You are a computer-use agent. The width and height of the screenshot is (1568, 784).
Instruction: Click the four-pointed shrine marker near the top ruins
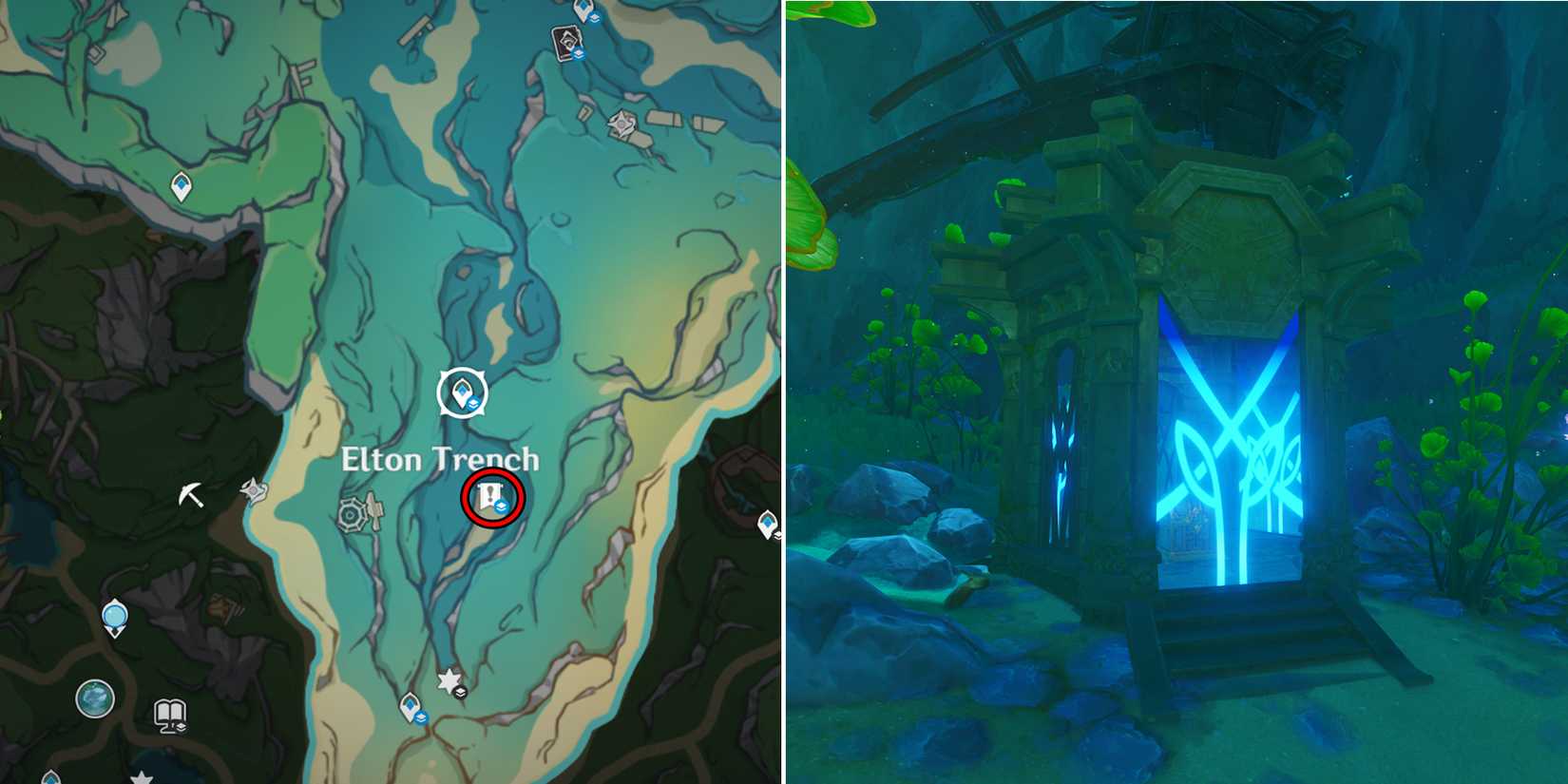point(621,124)
